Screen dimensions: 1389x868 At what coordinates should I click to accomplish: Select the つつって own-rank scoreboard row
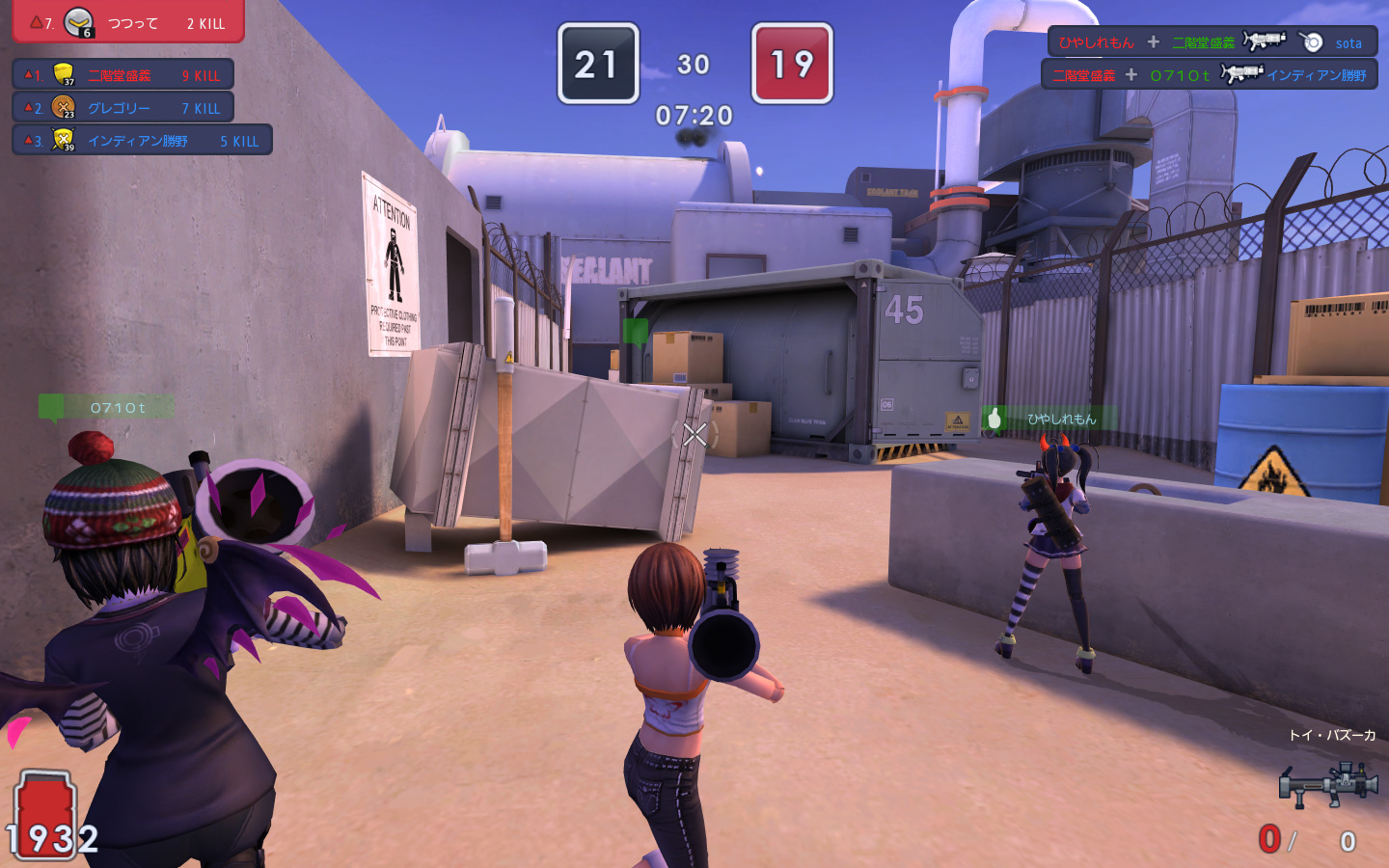[x=127, y=22]
